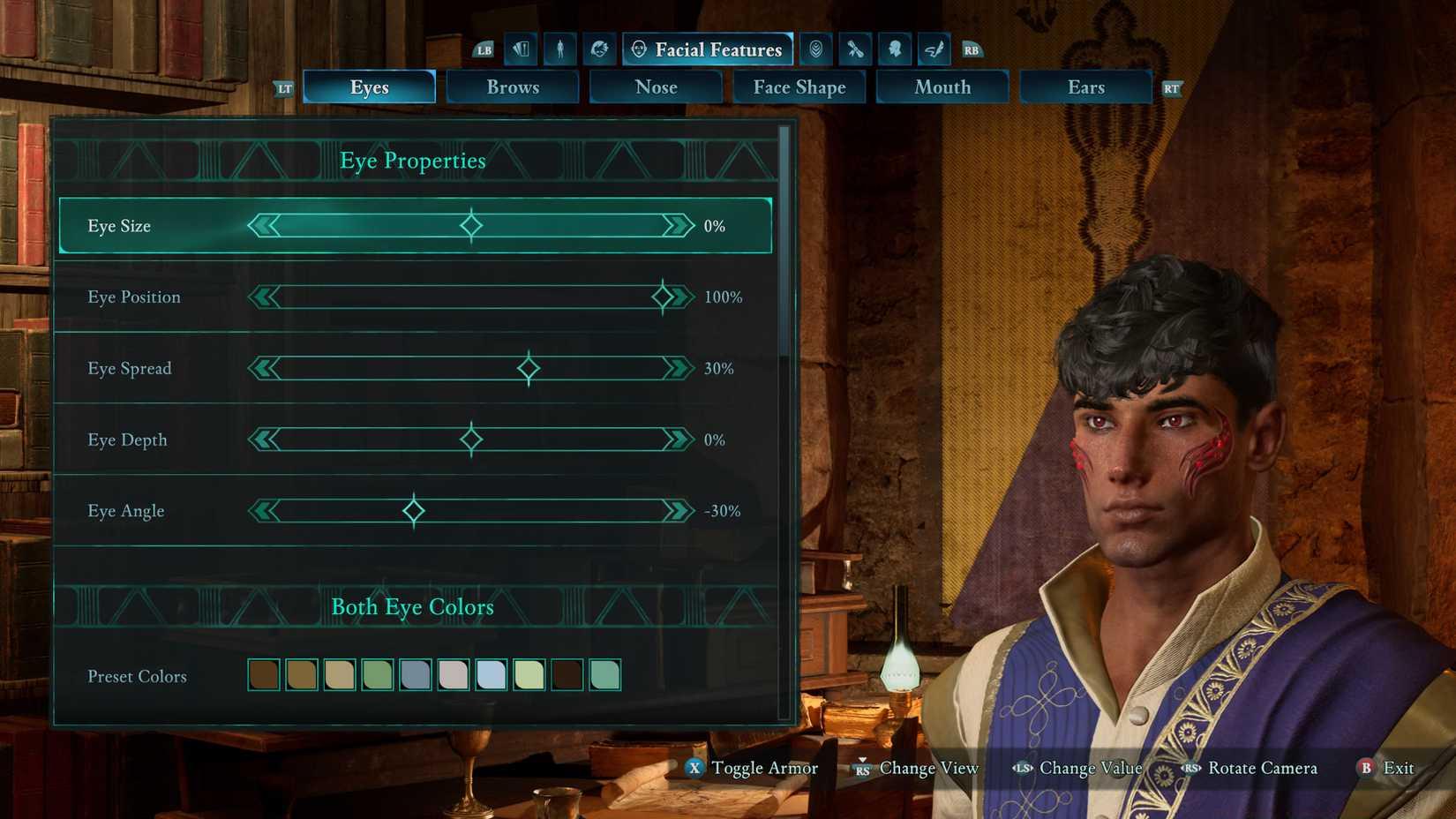Select the hair scissors icon

pos(854,49)
